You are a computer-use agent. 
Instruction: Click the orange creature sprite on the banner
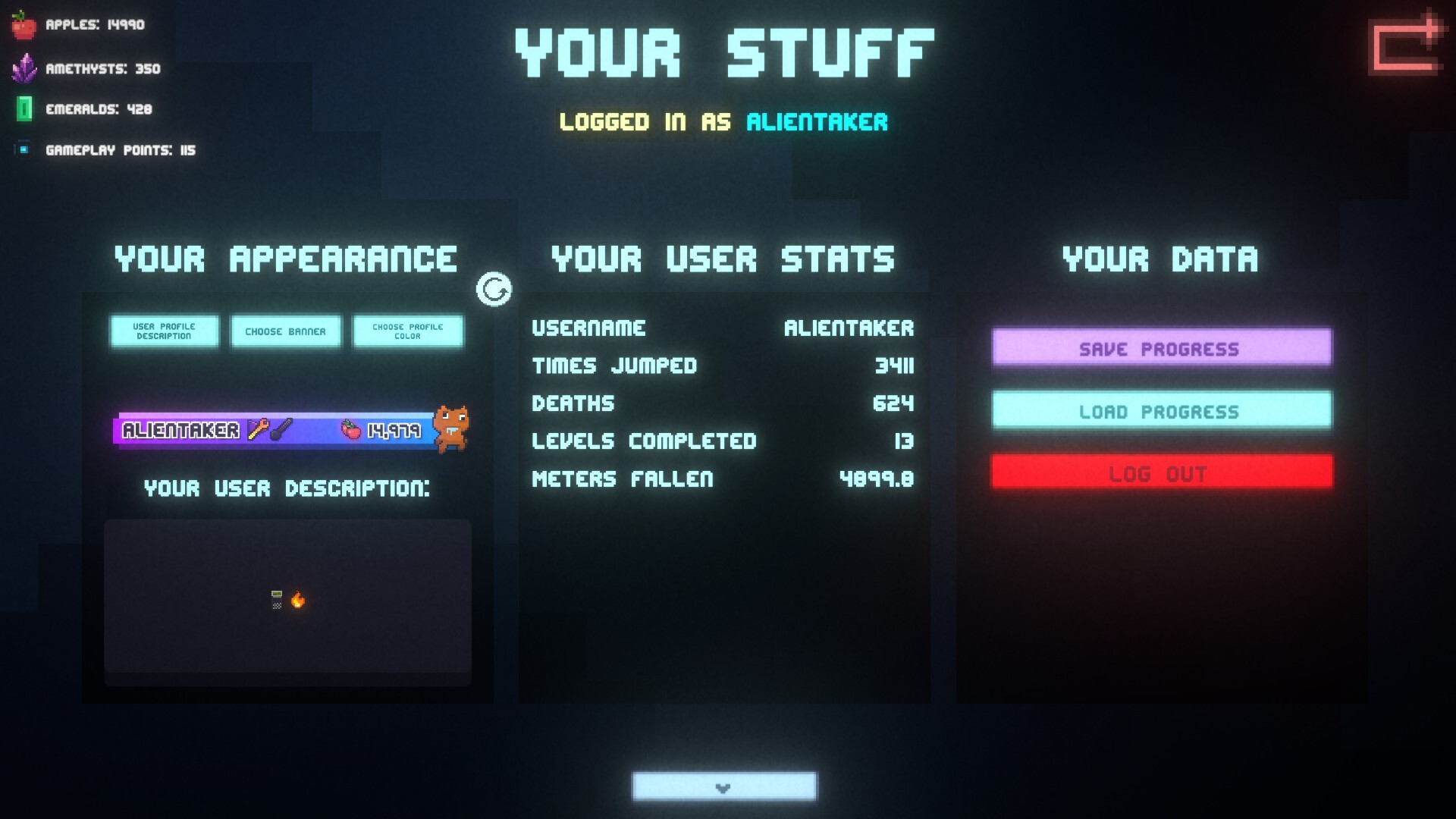[x=453, y=429]
